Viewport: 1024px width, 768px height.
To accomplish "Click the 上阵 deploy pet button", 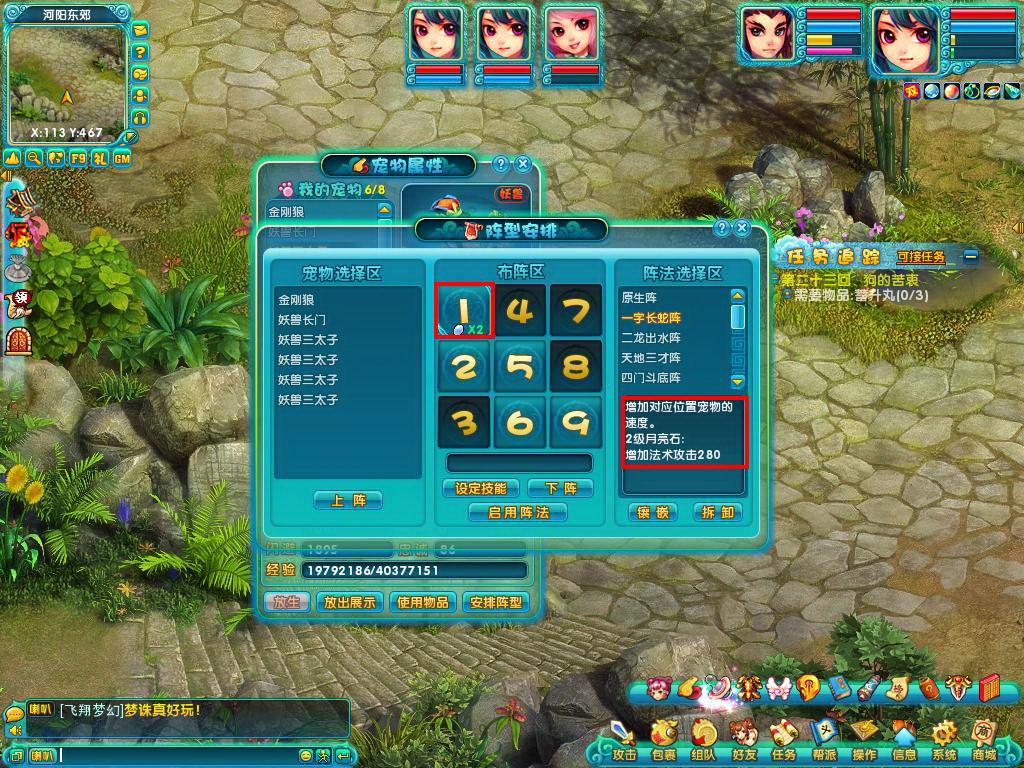I will [x=347, y=500].
